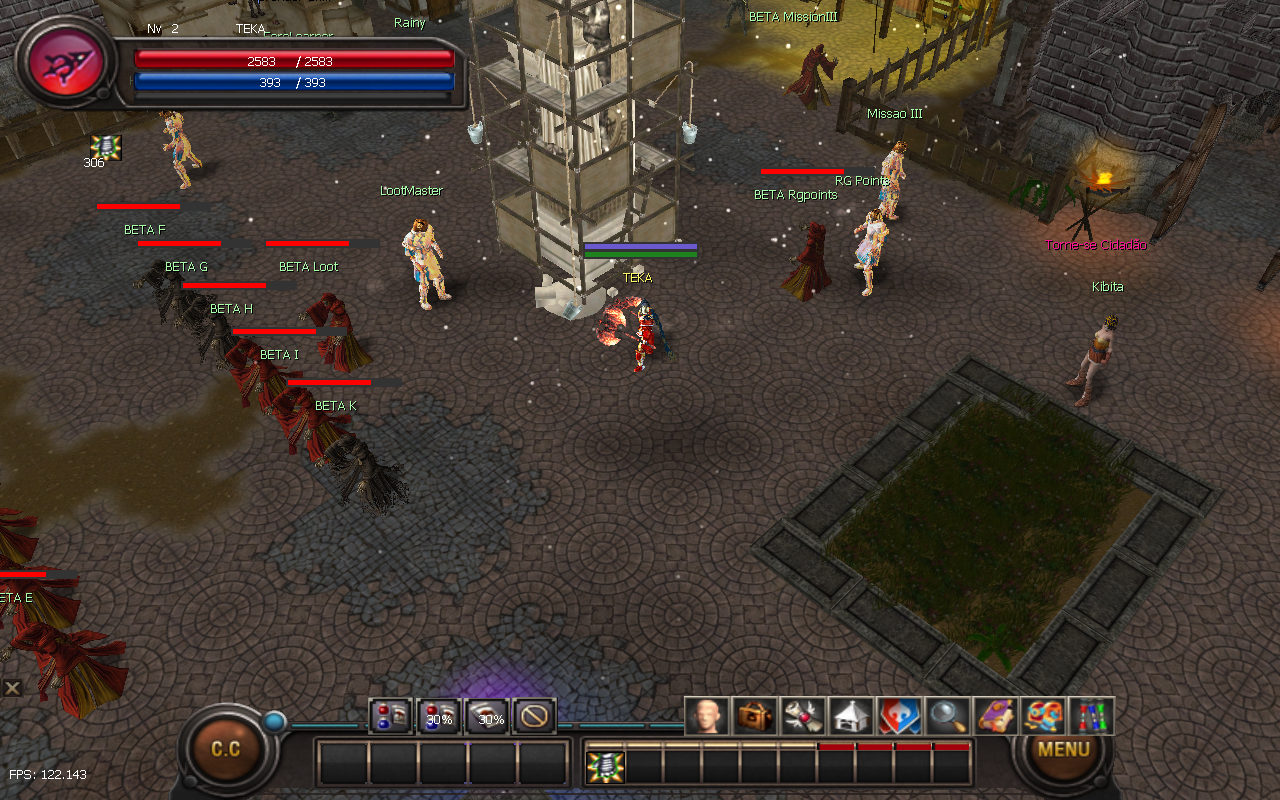
Task: Click the magnifying glass search icon
Action: pyautogui.click(x=946, y=716)
